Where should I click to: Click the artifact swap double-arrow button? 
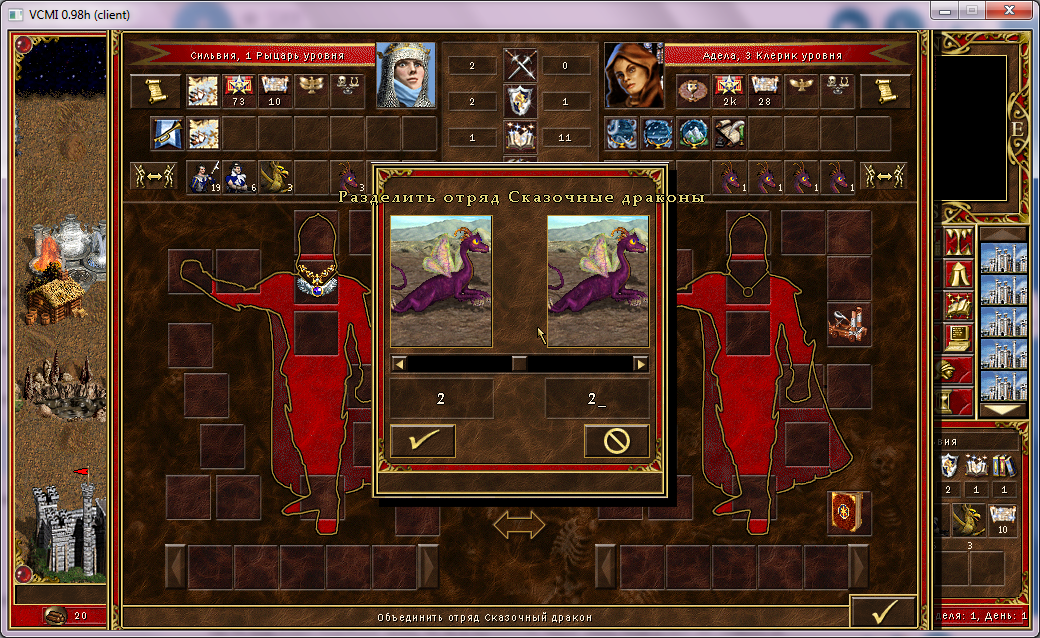519,525
